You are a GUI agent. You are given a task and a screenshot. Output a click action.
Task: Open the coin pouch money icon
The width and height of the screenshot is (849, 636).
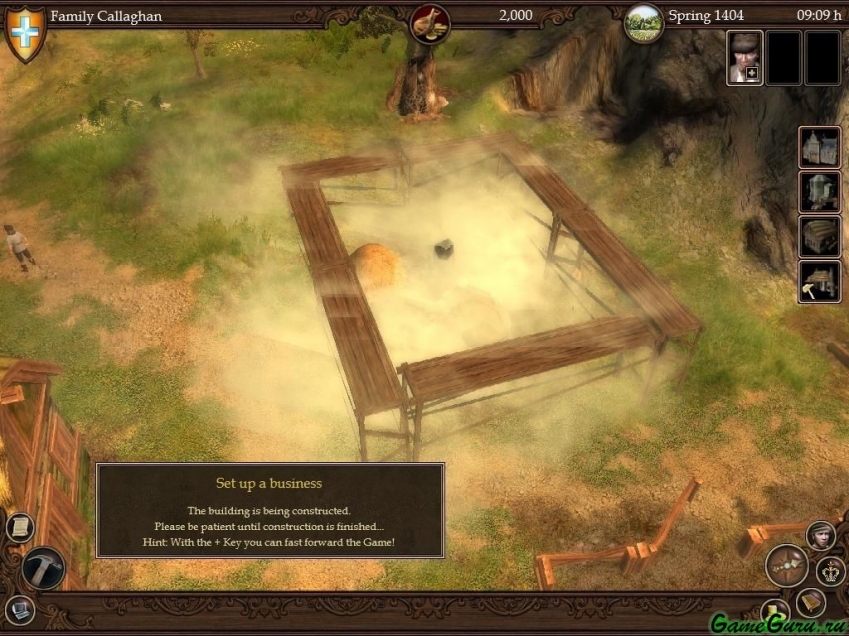pos(431,22)
